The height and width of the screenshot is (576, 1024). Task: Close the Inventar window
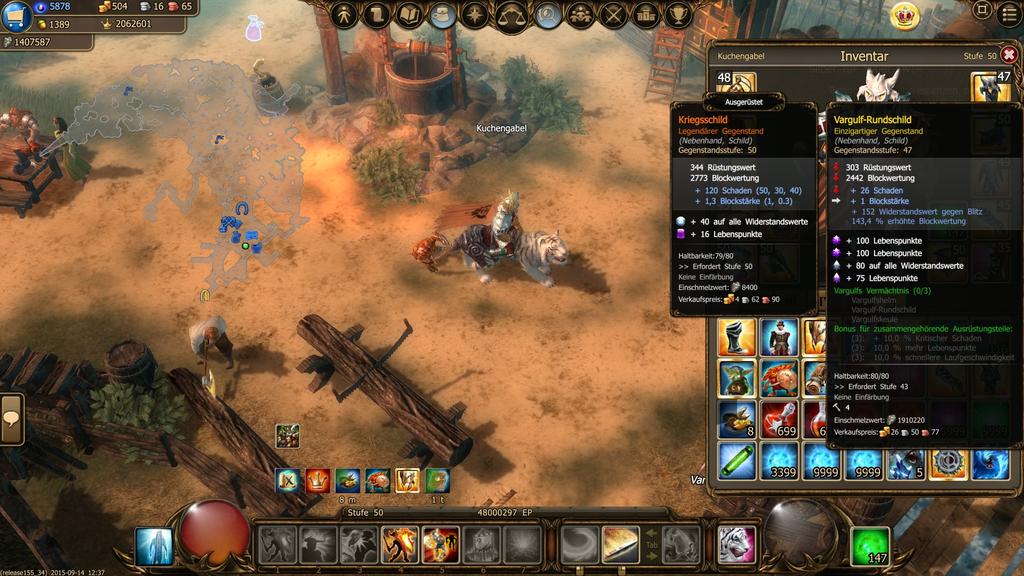(1009, 55)
